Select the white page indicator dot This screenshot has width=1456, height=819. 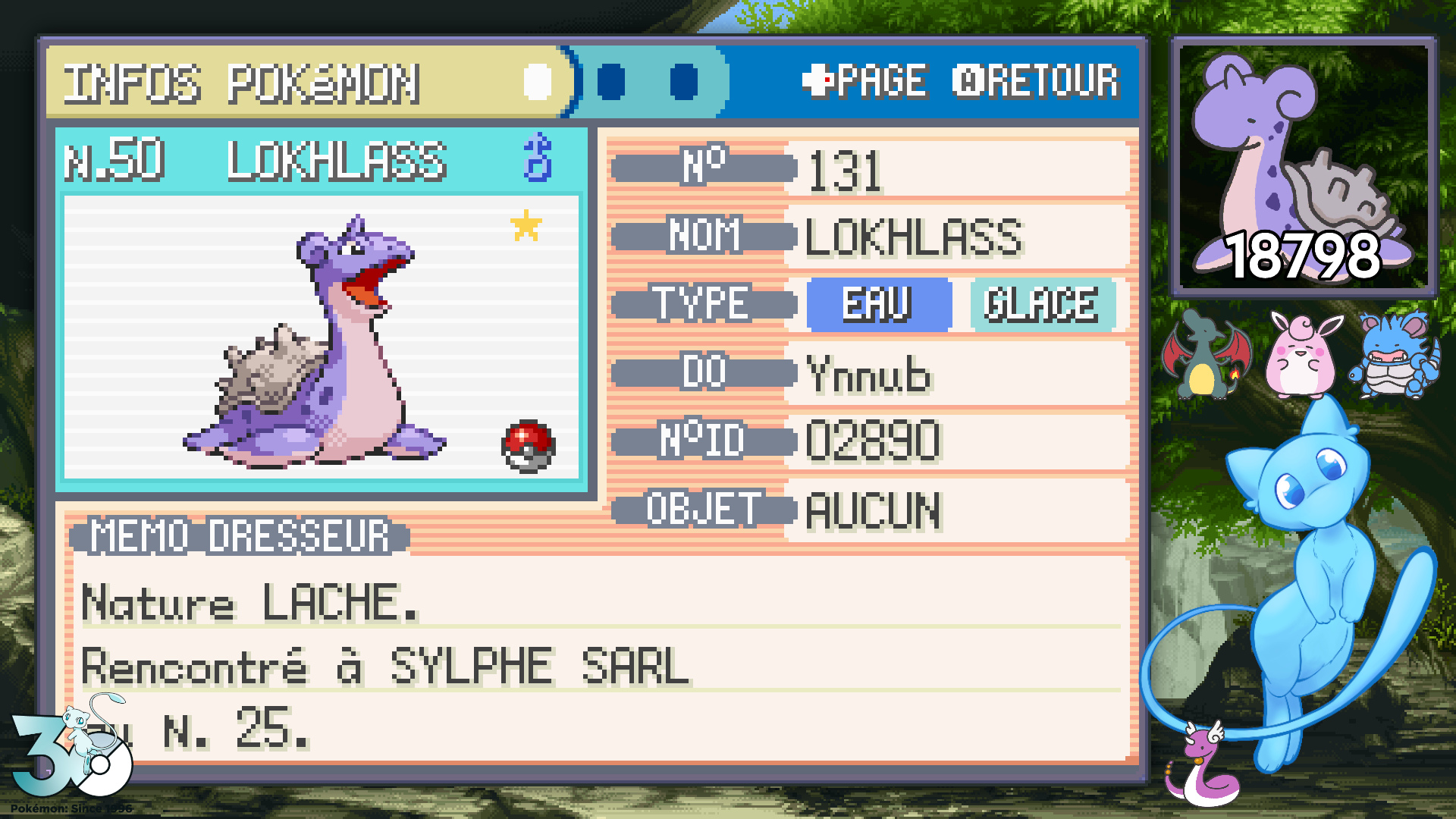coord(538,82)
